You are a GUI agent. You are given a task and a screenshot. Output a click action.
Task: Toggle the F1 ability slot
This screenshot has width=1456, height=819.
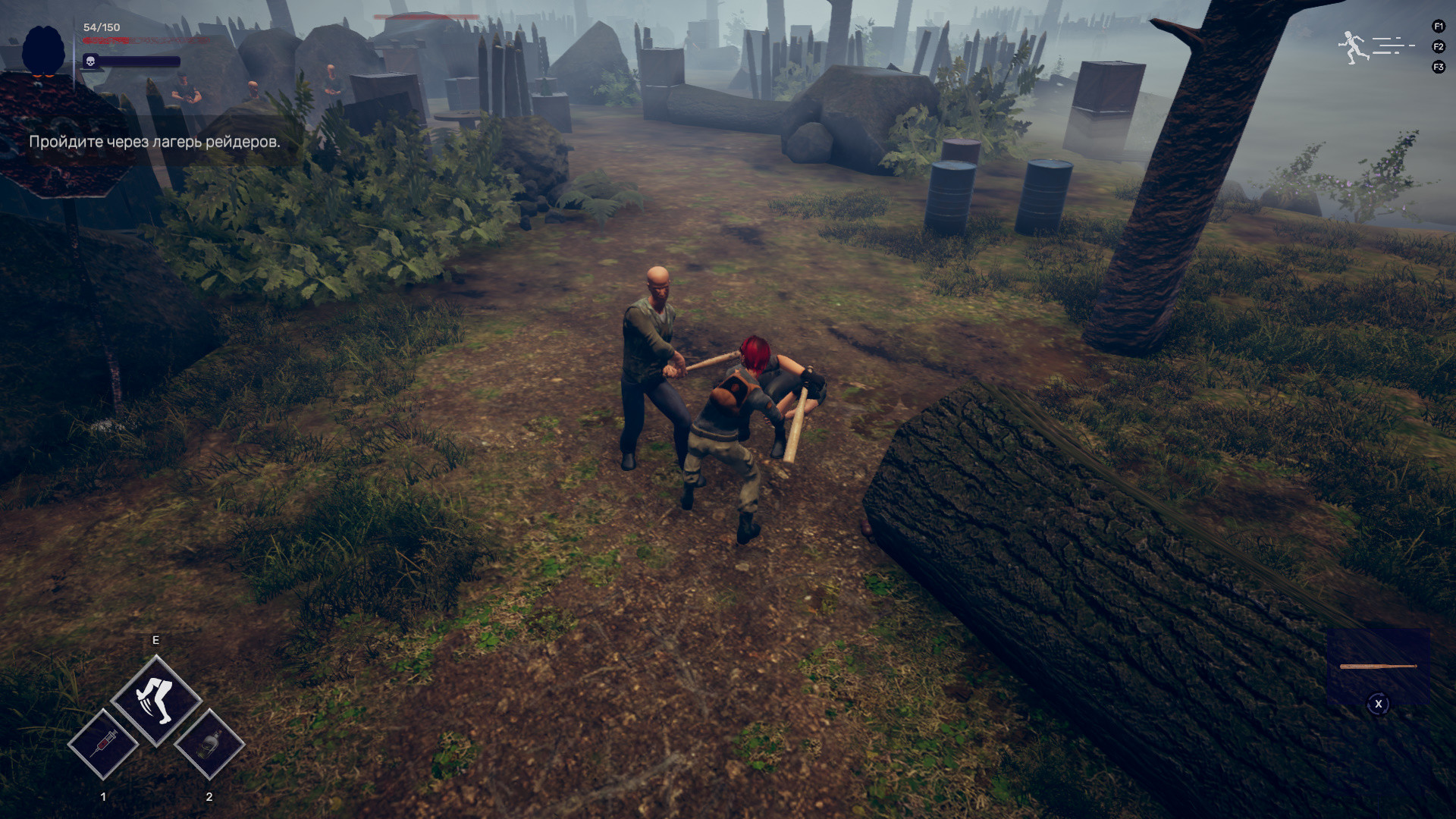pyautogui.click(x=1438, y=25)
